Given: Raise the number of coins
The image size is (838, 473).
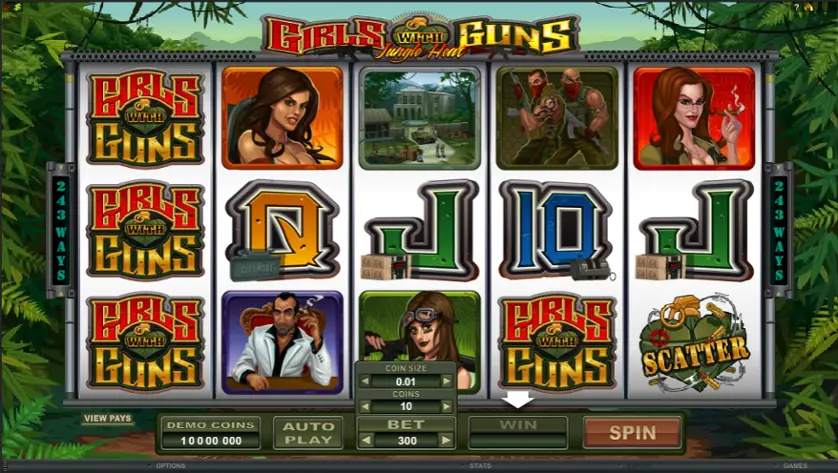Looking at the screenshot, I should (x=449, y=407).
